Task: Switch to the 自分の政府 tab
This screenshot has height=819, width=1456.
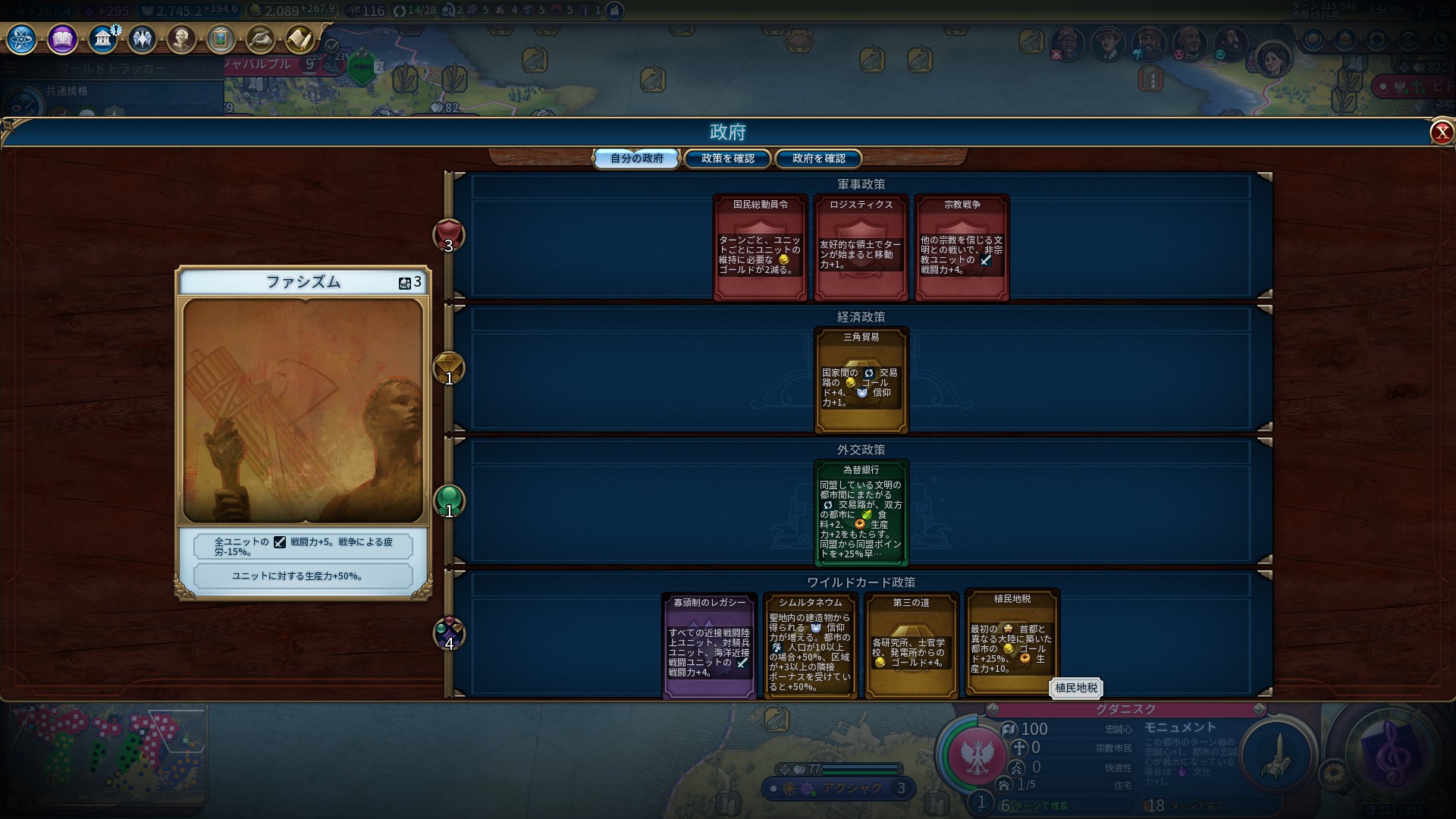Action: [x=636, y=158]
